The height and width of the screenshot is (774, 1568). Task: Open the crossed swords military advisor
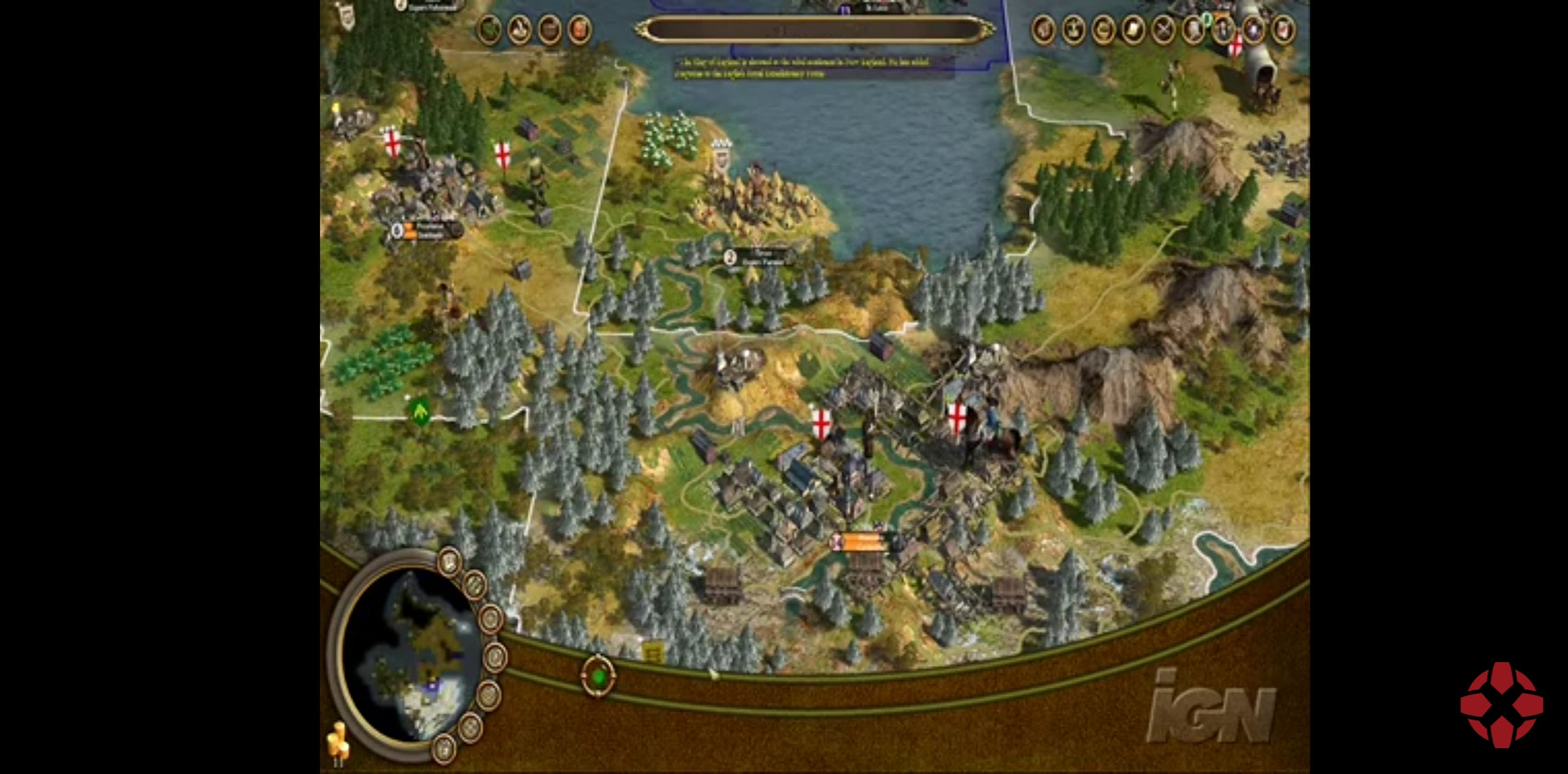pos(1164,30)
